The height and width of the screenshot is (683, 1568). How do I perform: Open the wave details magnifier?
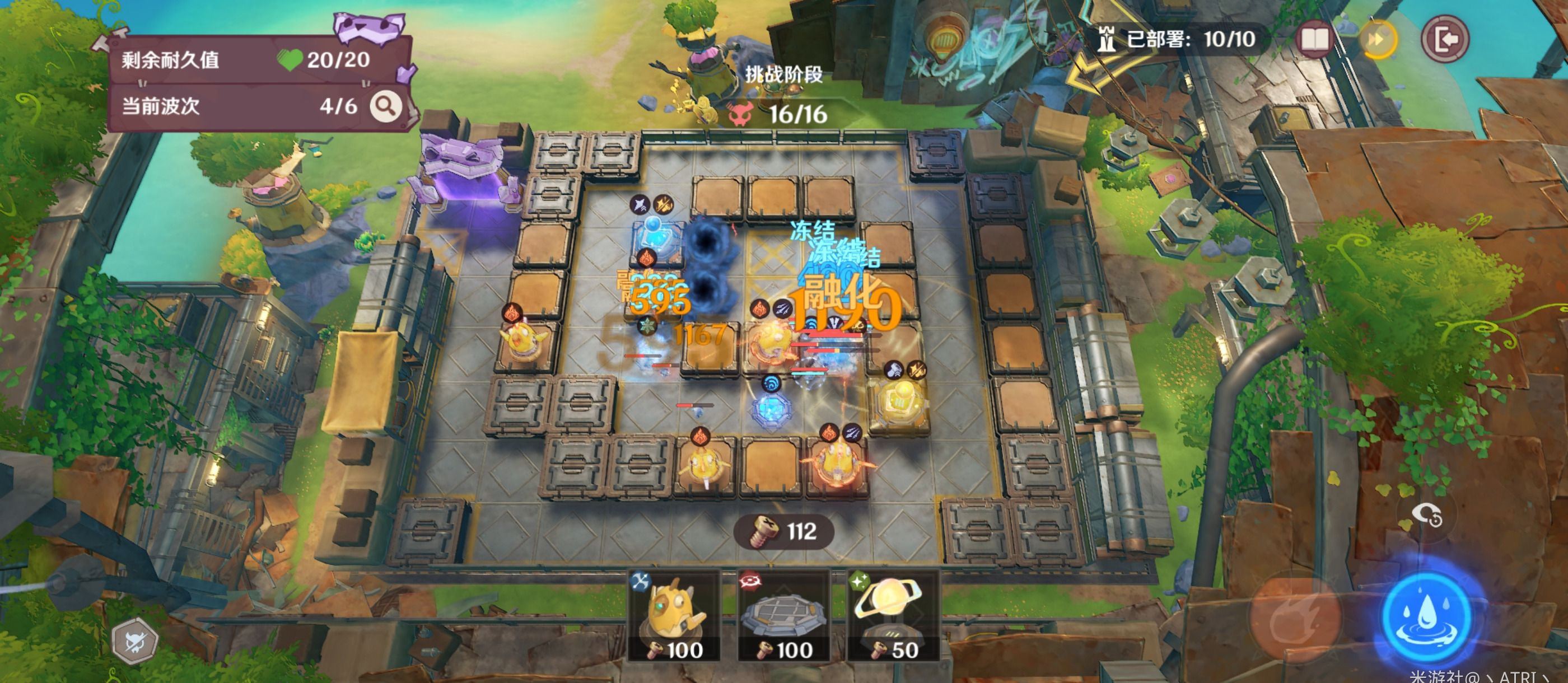385,106
